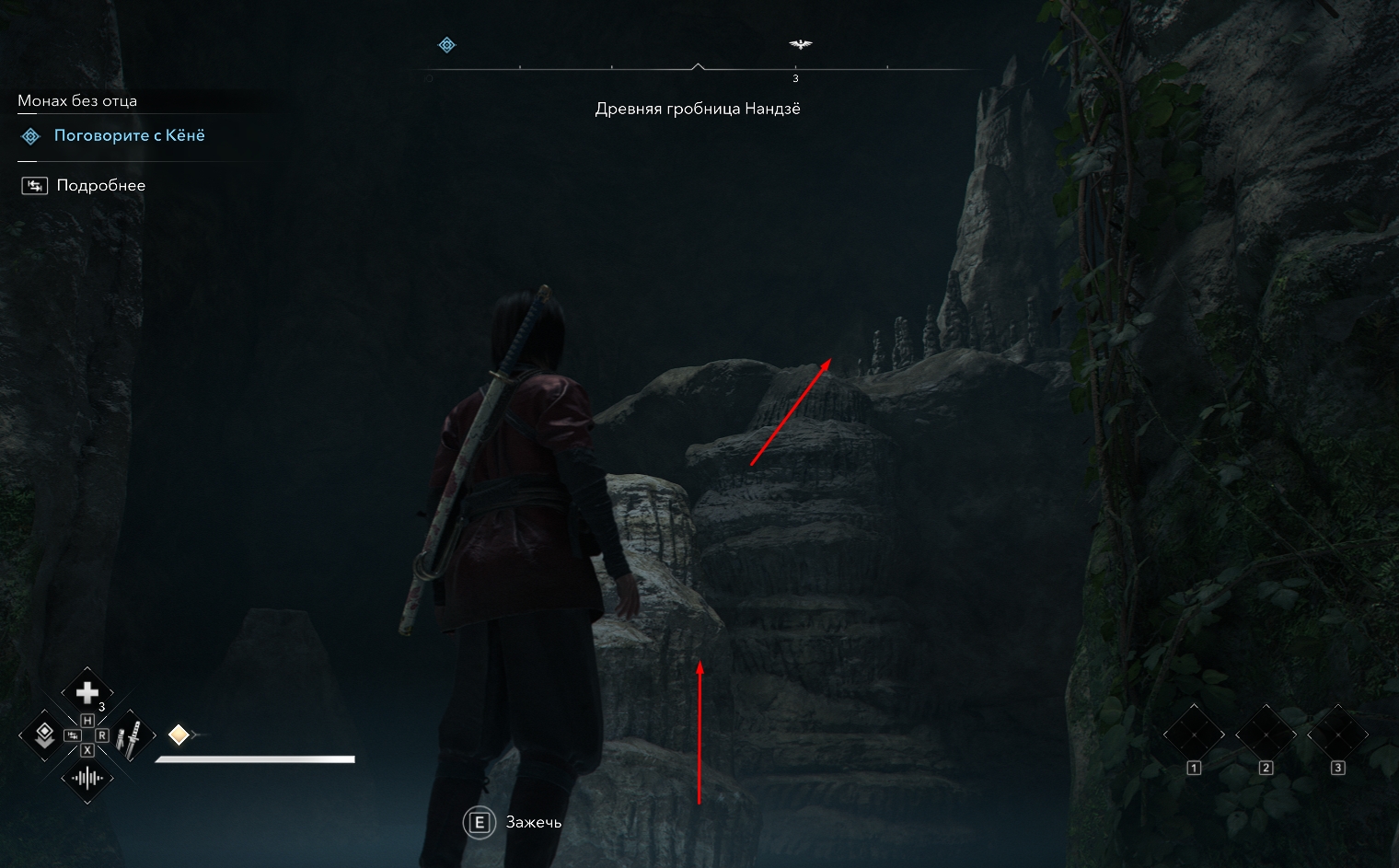Select the 'Поговорите с Кёнё' quest objective
1399x868 pixels.
[129, 136]
